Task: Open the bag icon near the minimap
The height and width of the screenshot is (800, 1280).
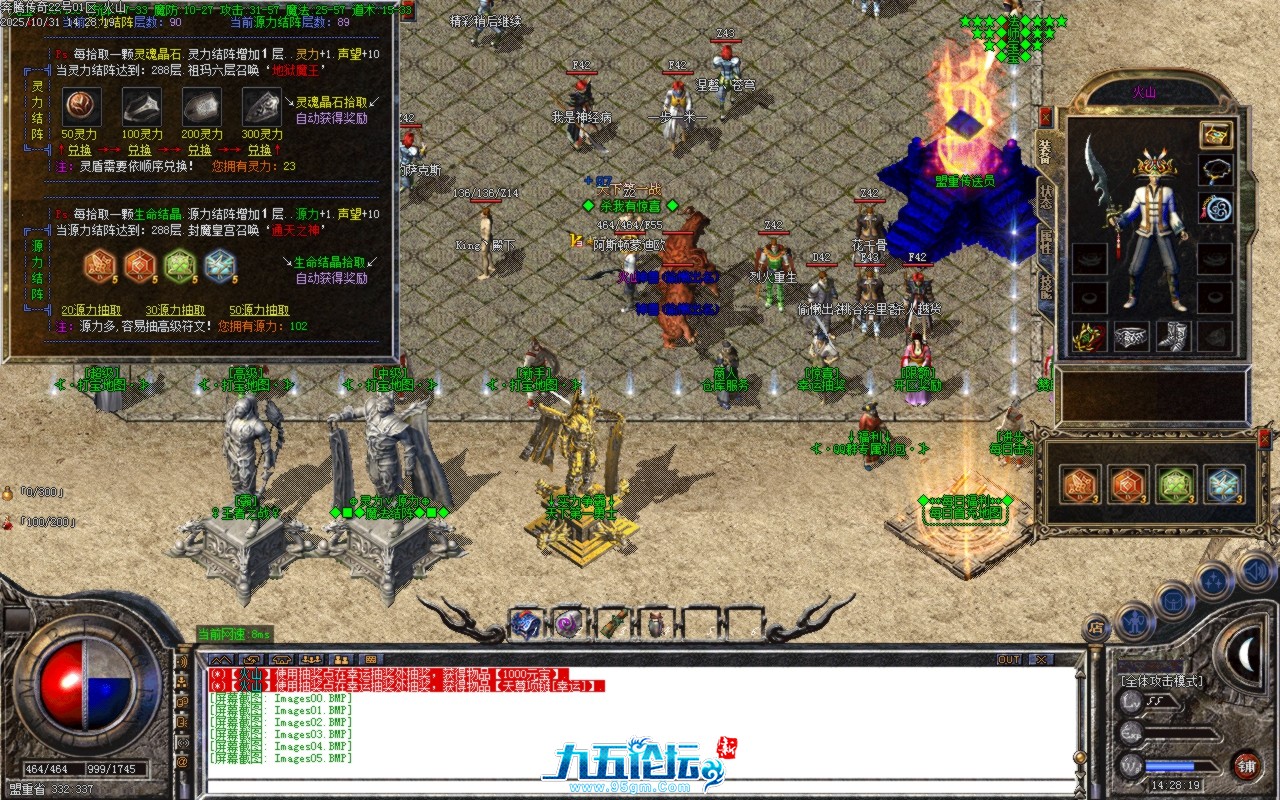Action: point(1172,601)
